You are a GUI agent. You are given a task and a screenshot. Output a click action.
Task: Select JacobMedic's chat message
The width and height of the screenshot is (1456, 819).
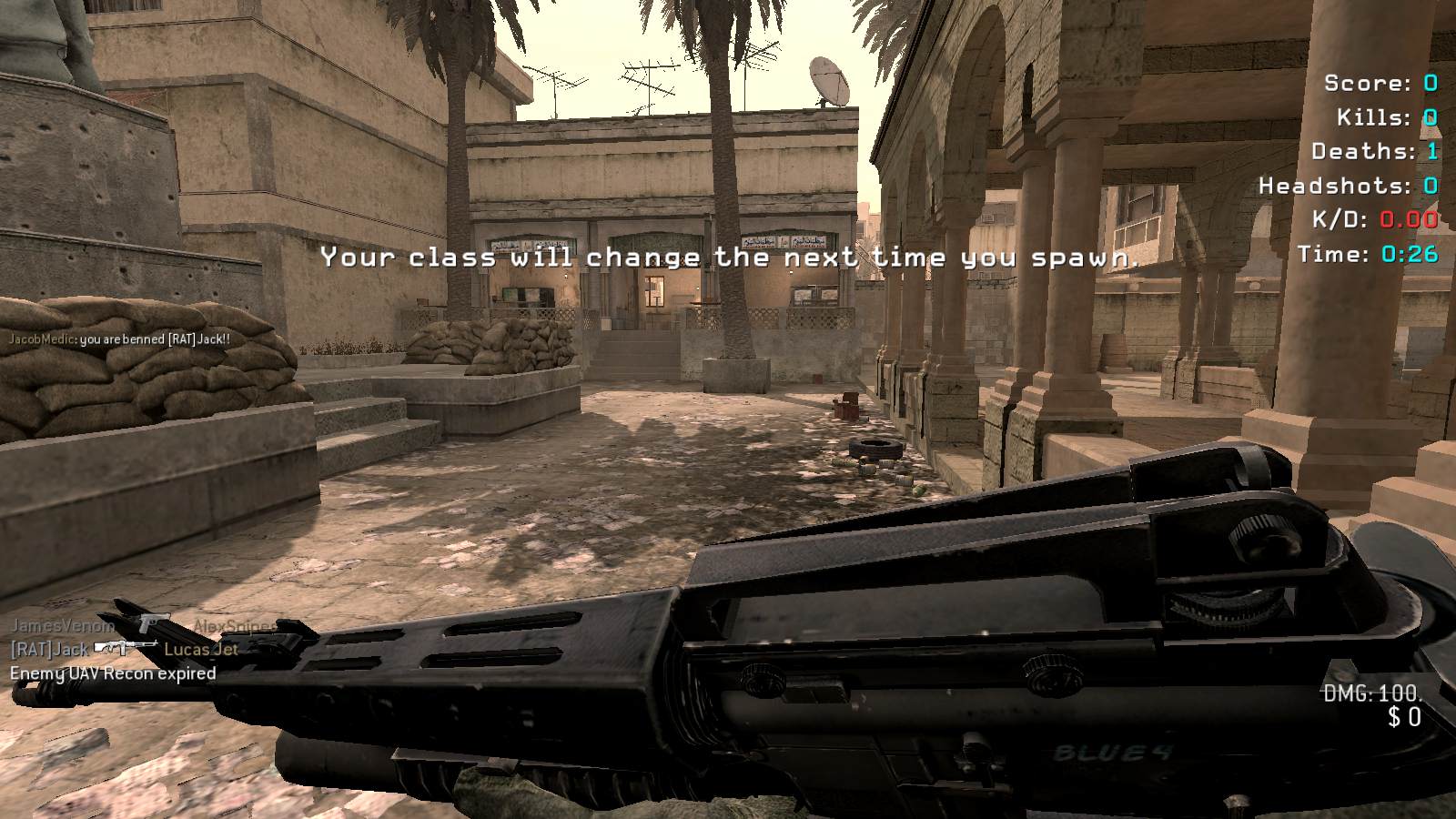[x=119, y=339]
